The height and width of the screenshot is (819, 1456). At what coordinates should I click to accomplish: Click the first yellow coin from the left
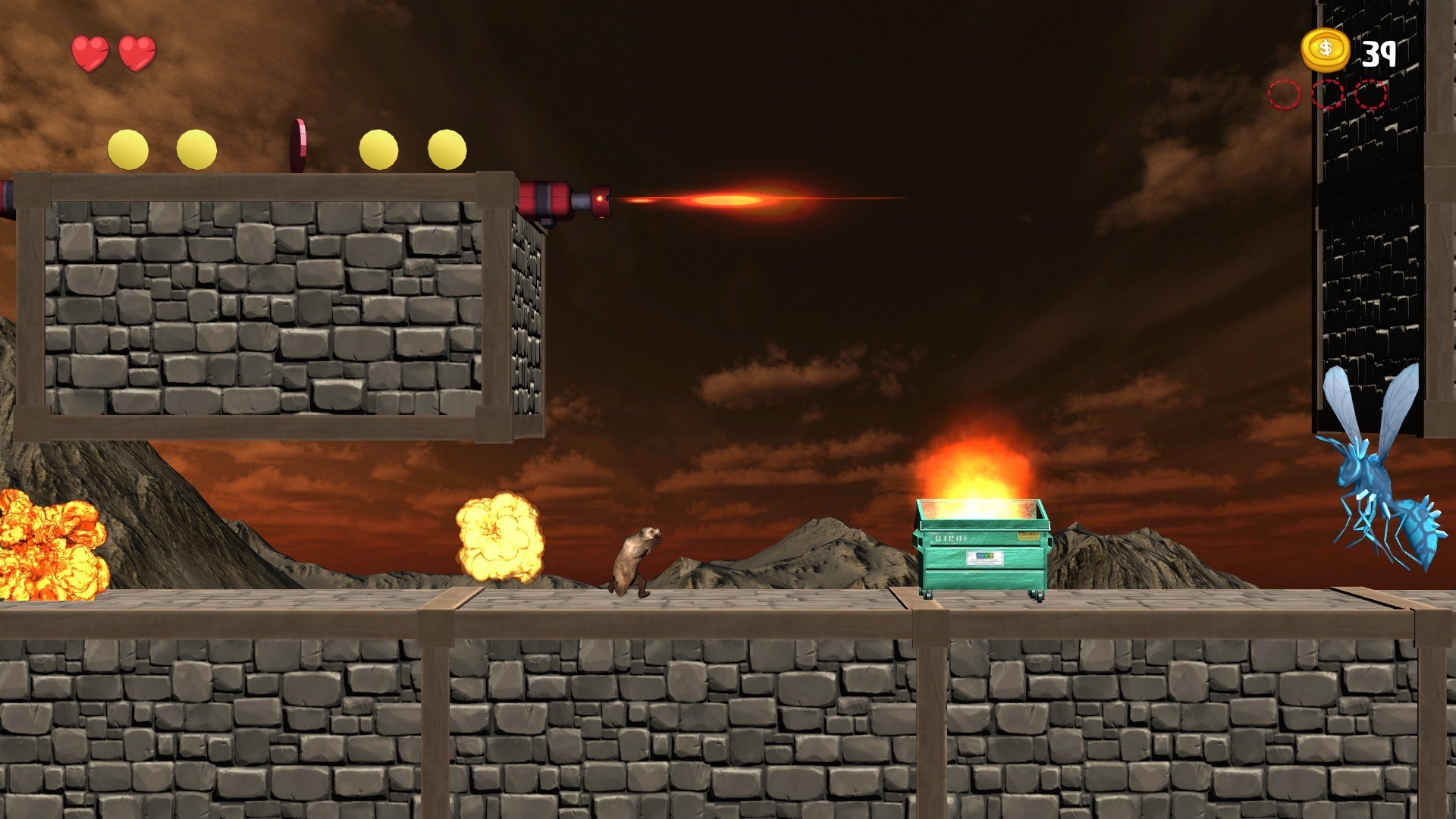pyautogui.click(x=129, y=149)
